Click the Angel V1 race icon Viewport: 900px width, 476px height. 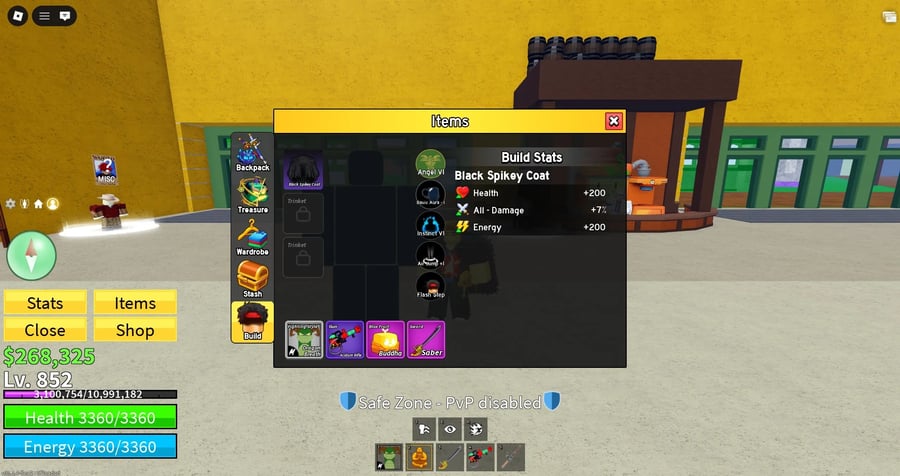click(429, 164)
